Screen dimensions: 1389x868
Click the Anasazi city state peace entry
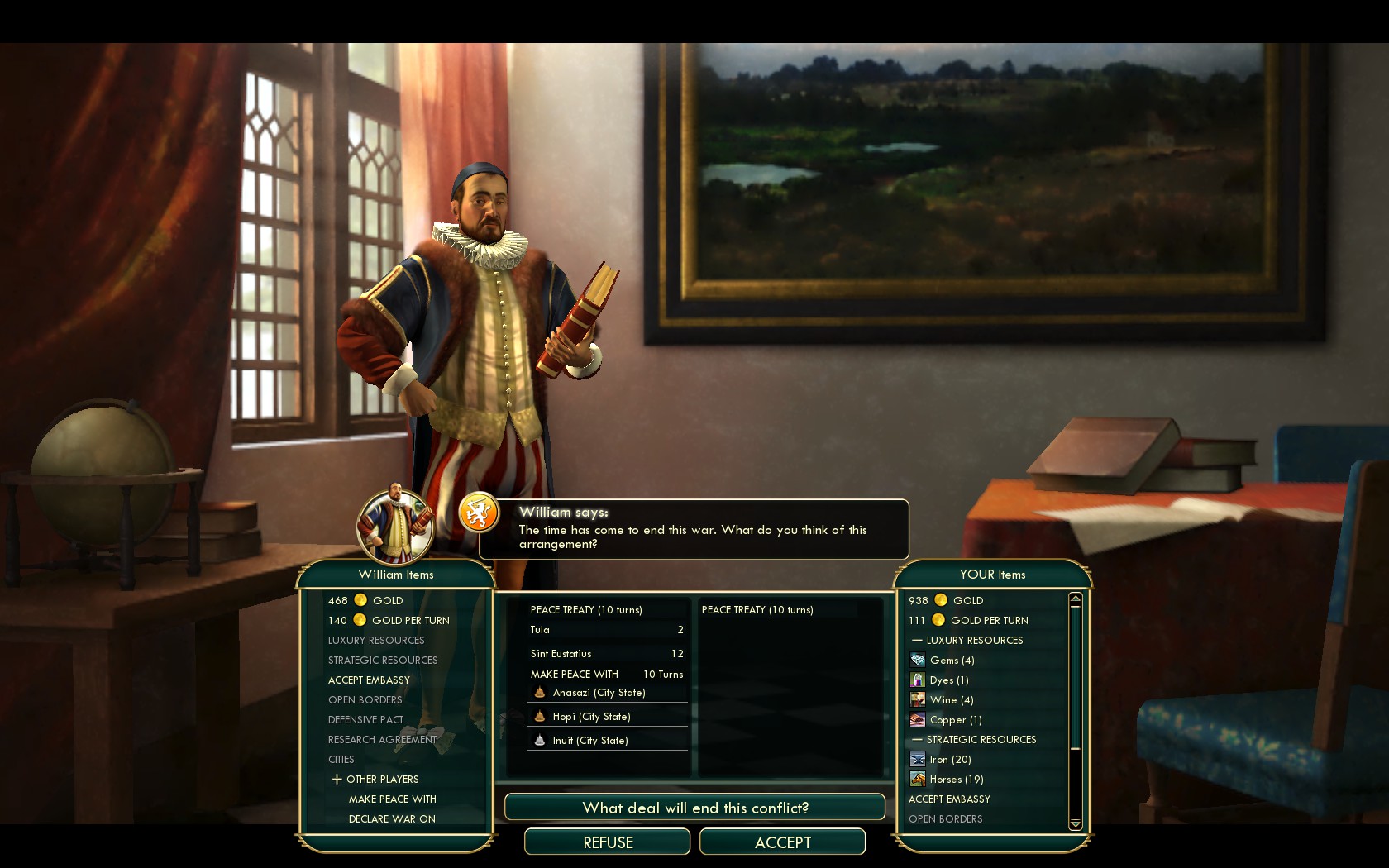click(x=599, y=693)
